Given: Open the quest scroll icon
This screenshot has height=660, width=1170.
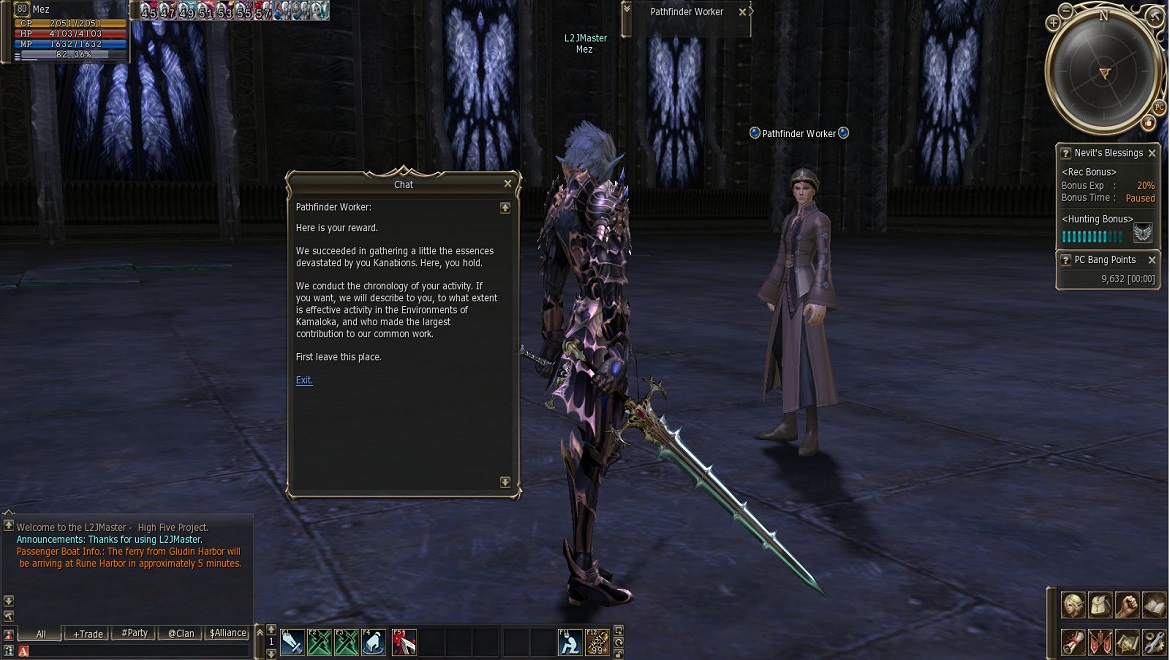Looking at the screenshot, I should pyautogui.click(x=1073, y=641).
